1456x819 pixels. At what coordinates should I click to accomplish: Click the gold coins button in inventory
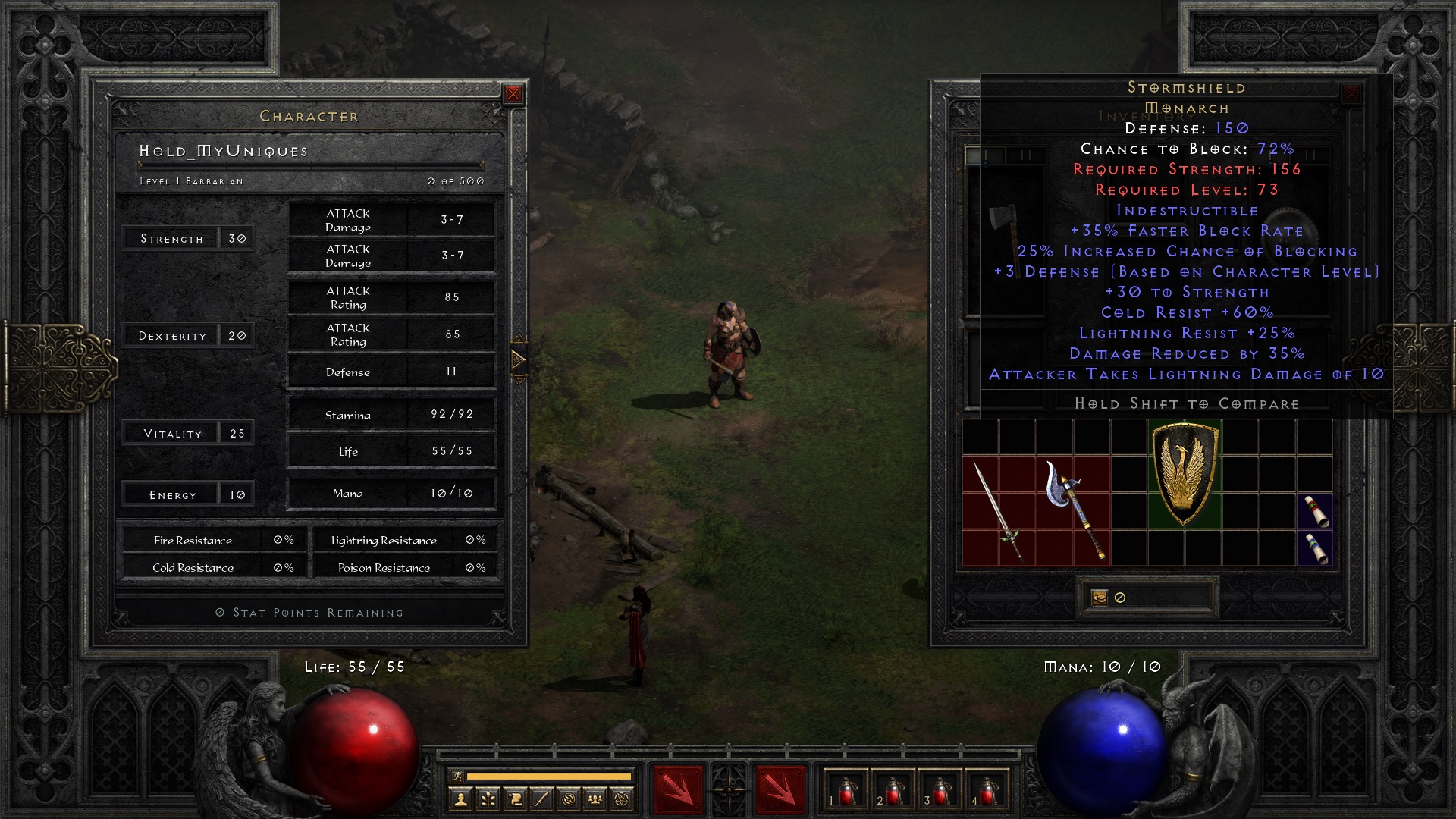1099,598
